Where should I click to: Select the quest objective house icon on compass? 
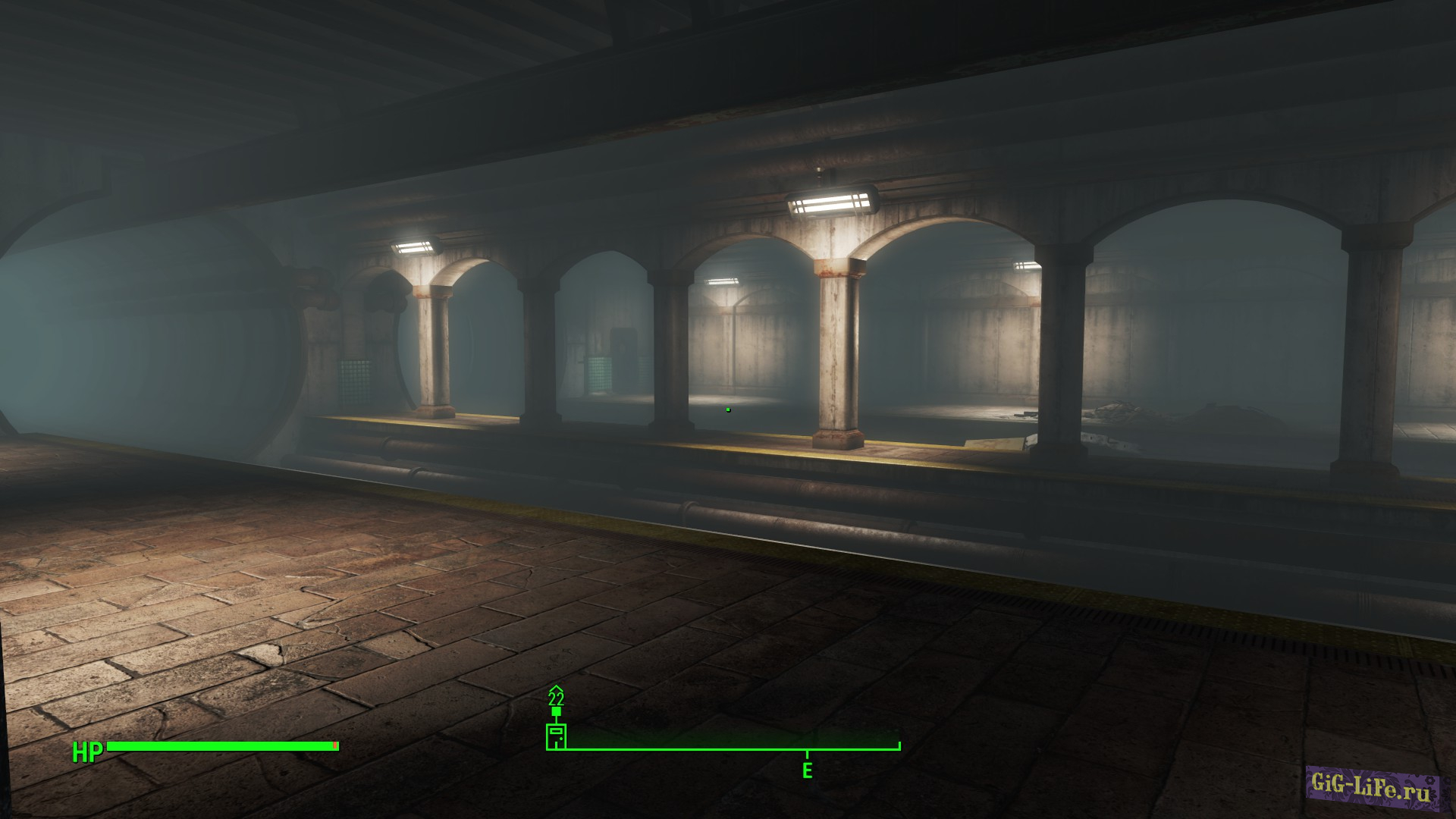(x=556, y=736)
